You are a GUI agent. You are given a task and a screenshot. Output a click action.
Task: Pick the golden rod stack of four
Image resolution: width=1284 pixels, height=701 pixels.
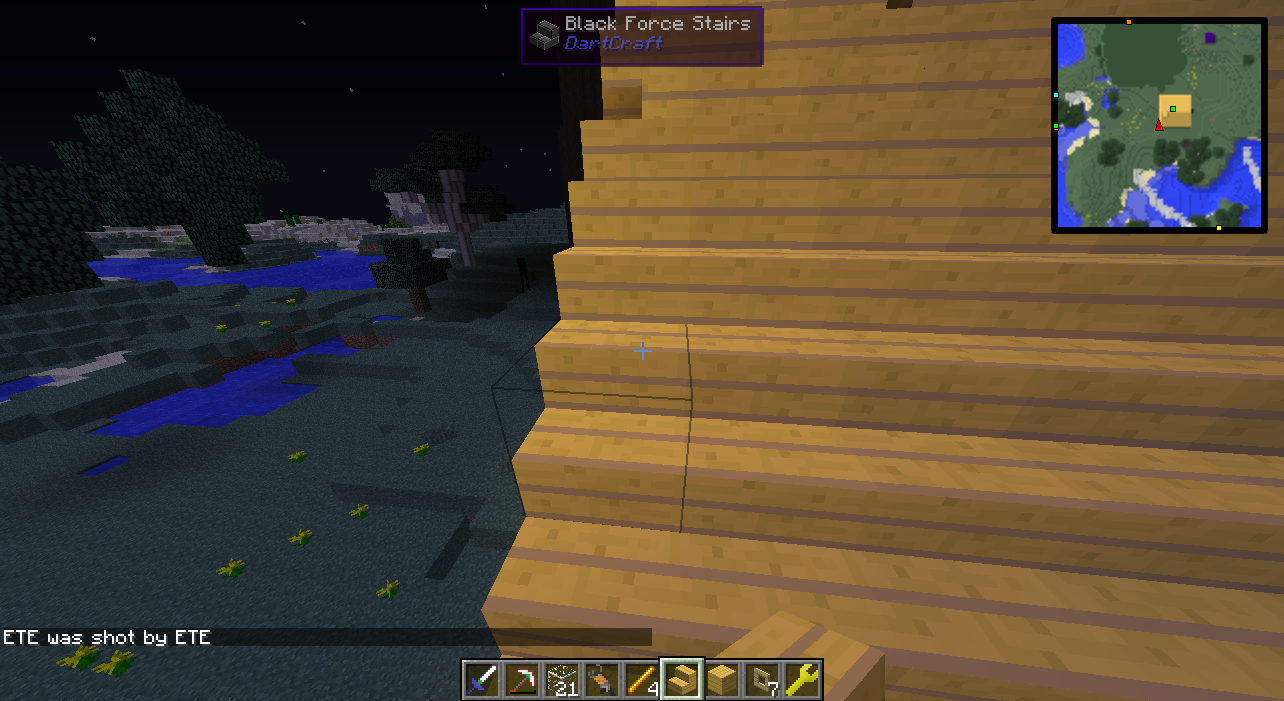642,680
